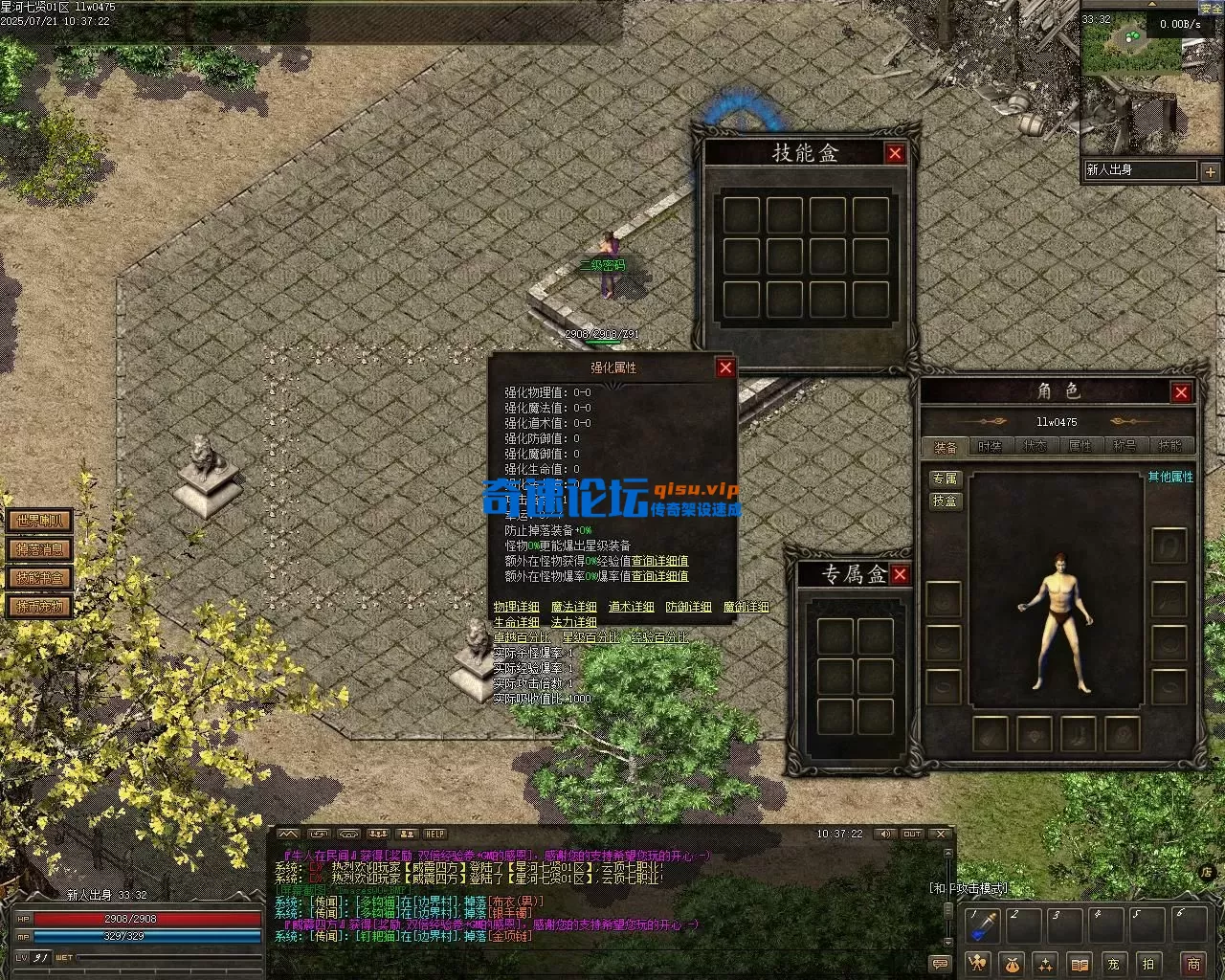
Task: Use the blue potion in hotbar slot 1
Action: [983, 925]
